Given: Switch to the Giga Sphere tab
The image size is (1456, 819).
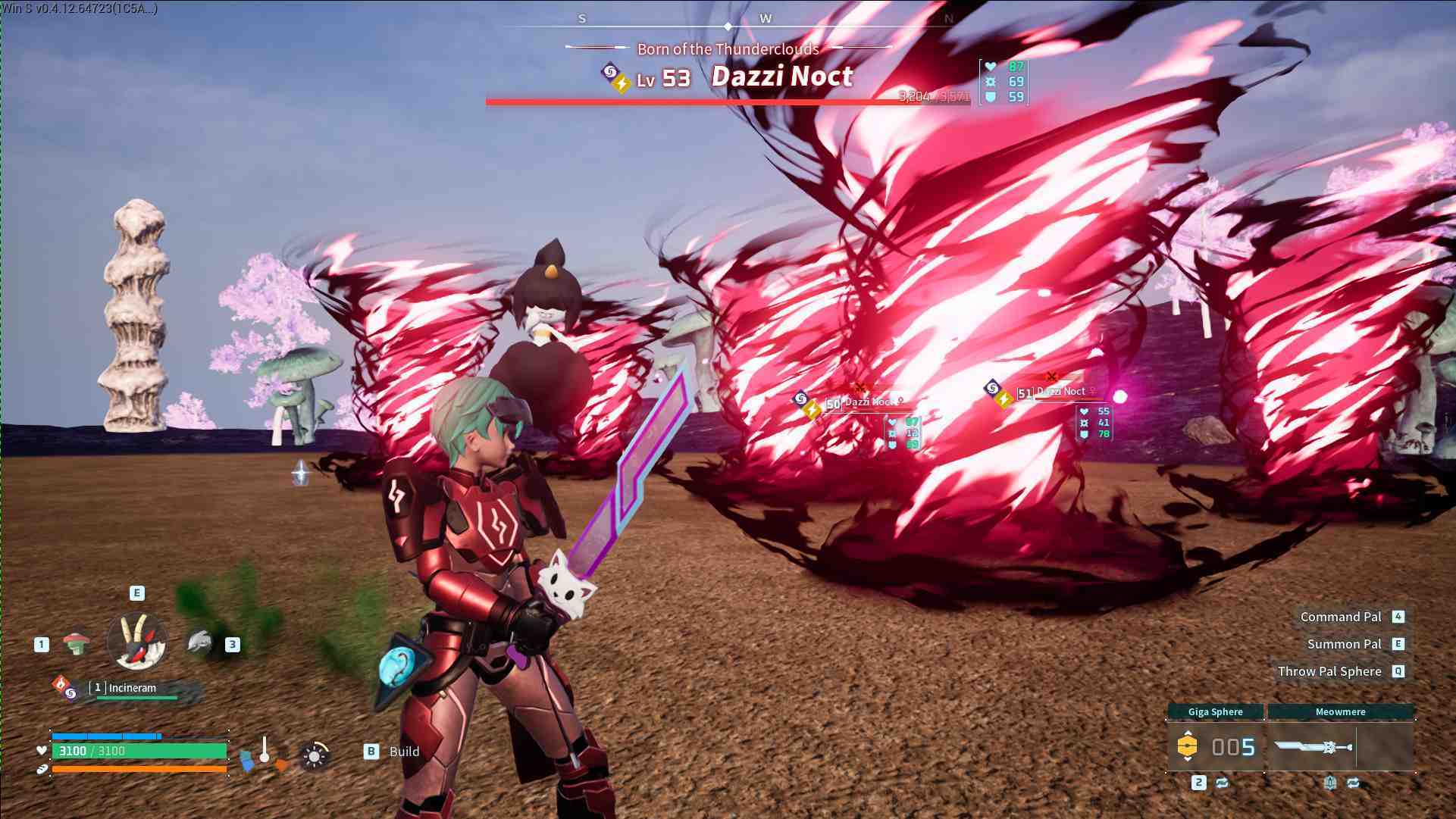Looking at the screenshot, I should click(x=1216, y=711).
